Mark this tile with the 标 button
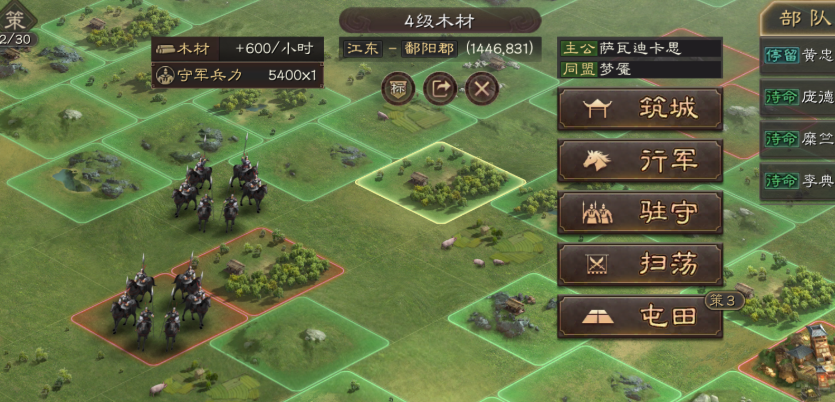835x402 pixels. [x=397, y=88]
